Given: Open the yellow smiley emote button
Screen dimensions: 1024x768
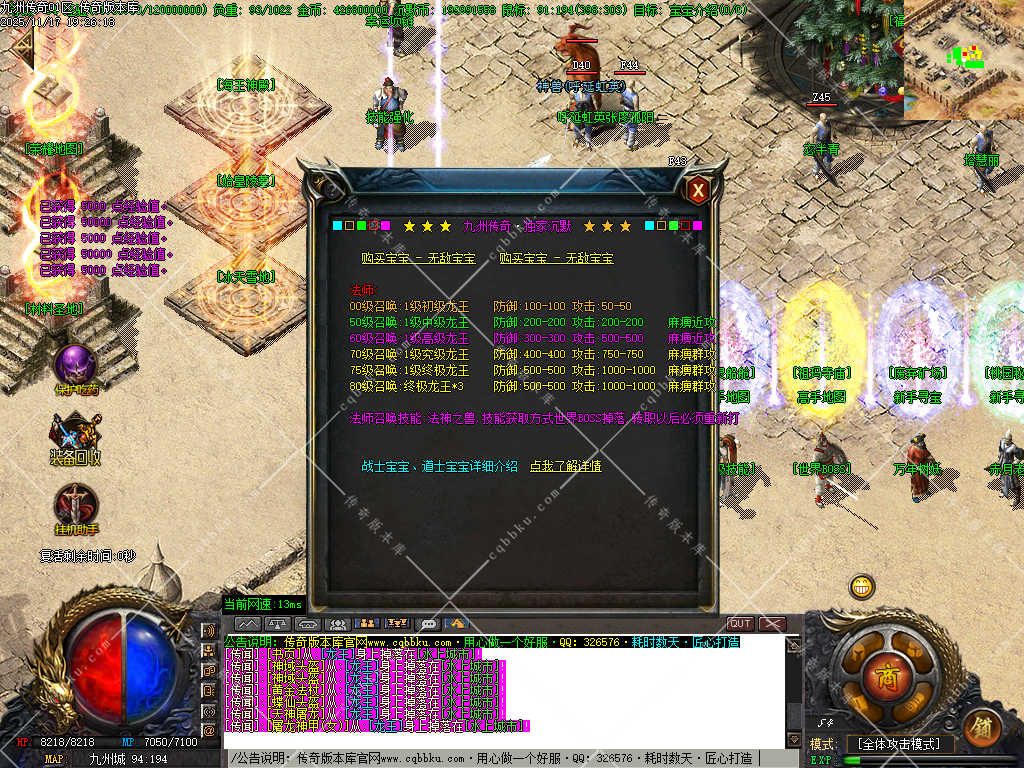Looking at the screenshot, I should click(861, 587).
